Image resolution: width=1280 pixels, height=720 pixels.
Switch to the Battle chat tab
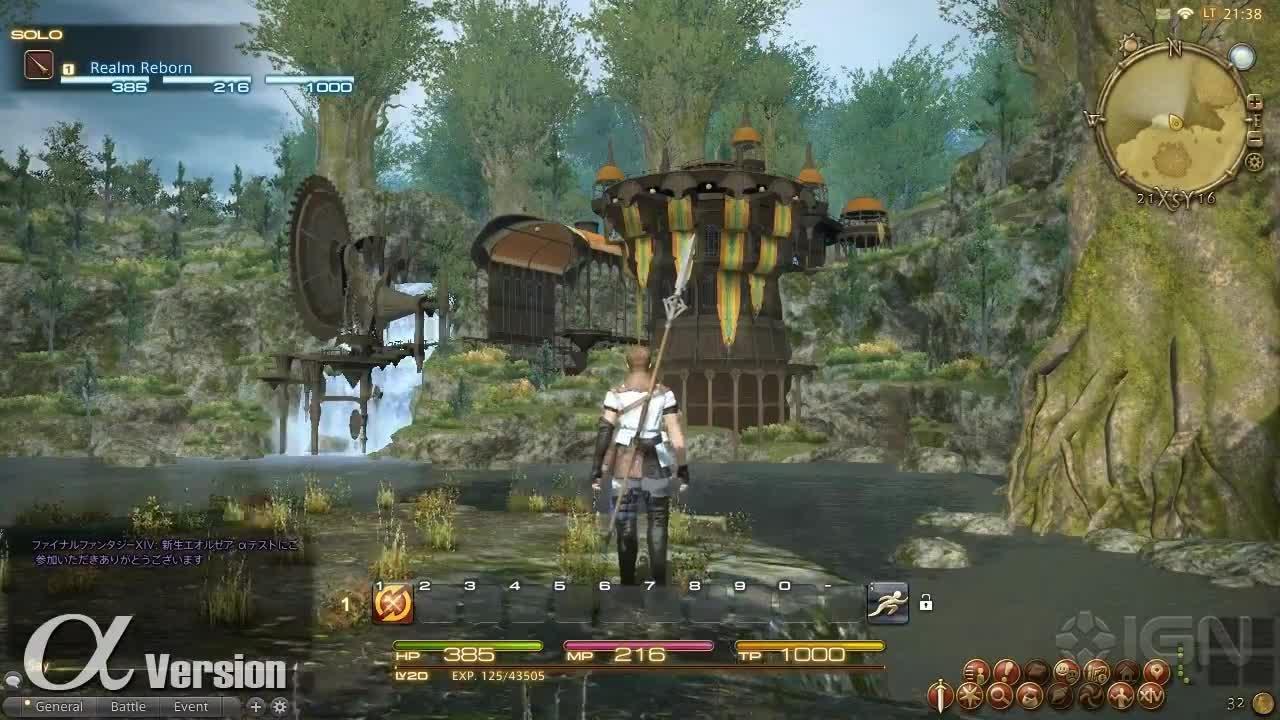pyautogui.click(x=129, y=706)
